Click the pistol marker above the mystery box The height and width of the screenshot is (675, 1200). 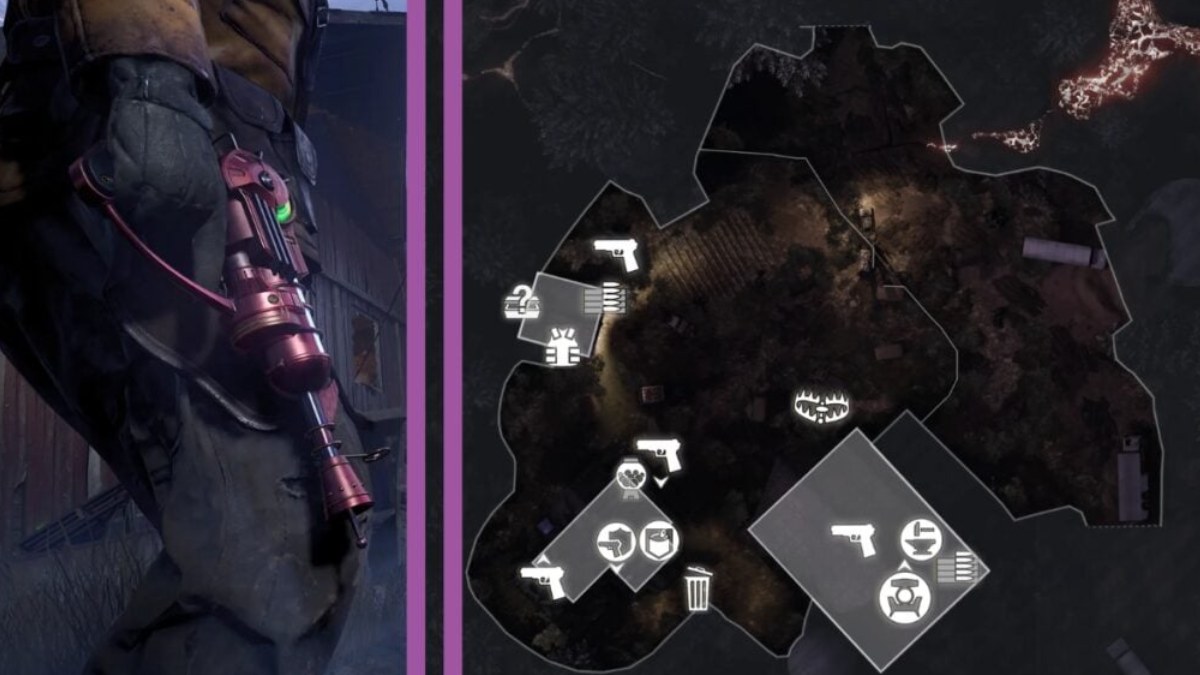coord(616,254)
